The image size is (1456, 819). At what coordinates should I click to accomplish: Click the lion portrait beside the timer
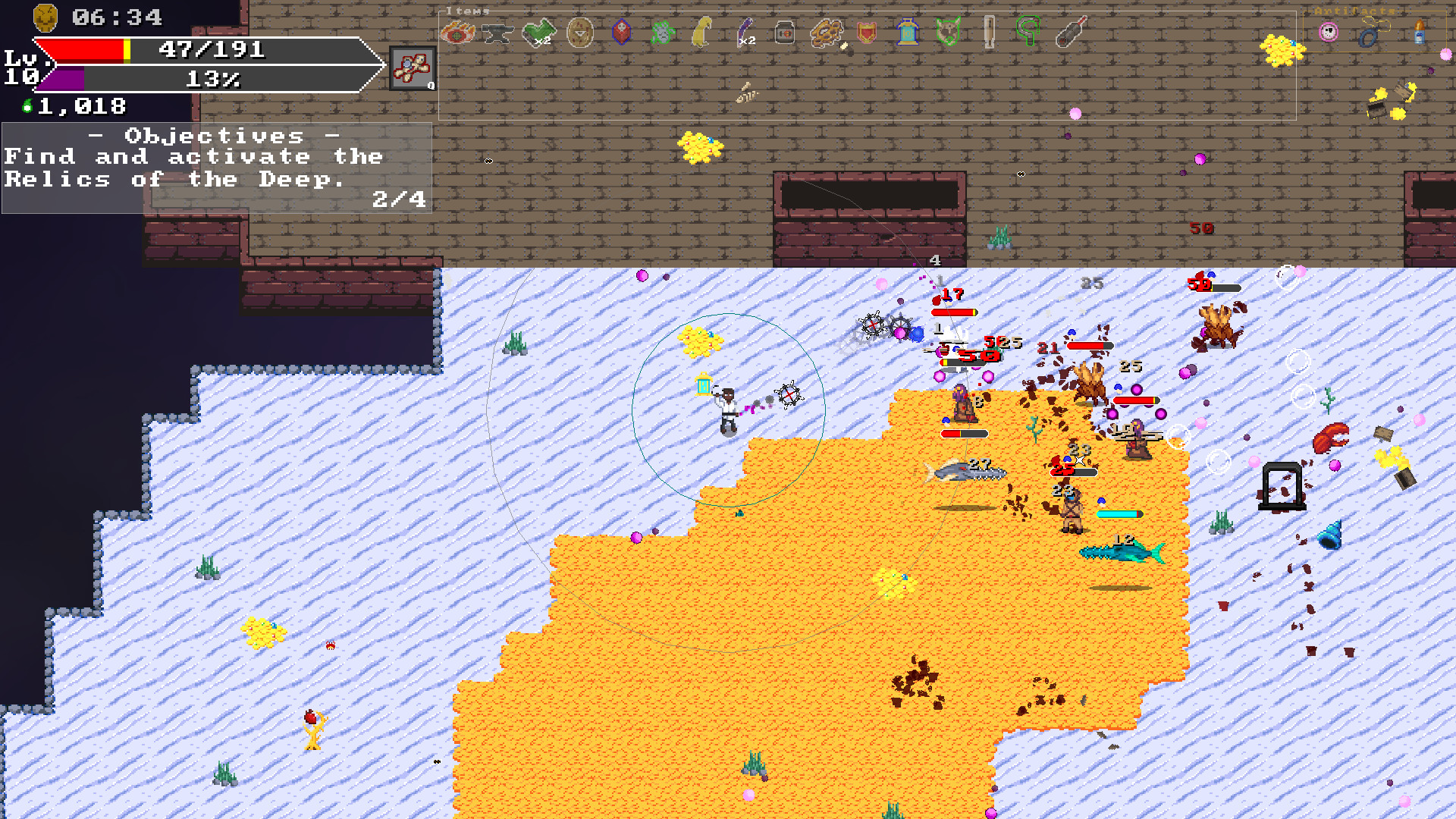click(44, 17)
